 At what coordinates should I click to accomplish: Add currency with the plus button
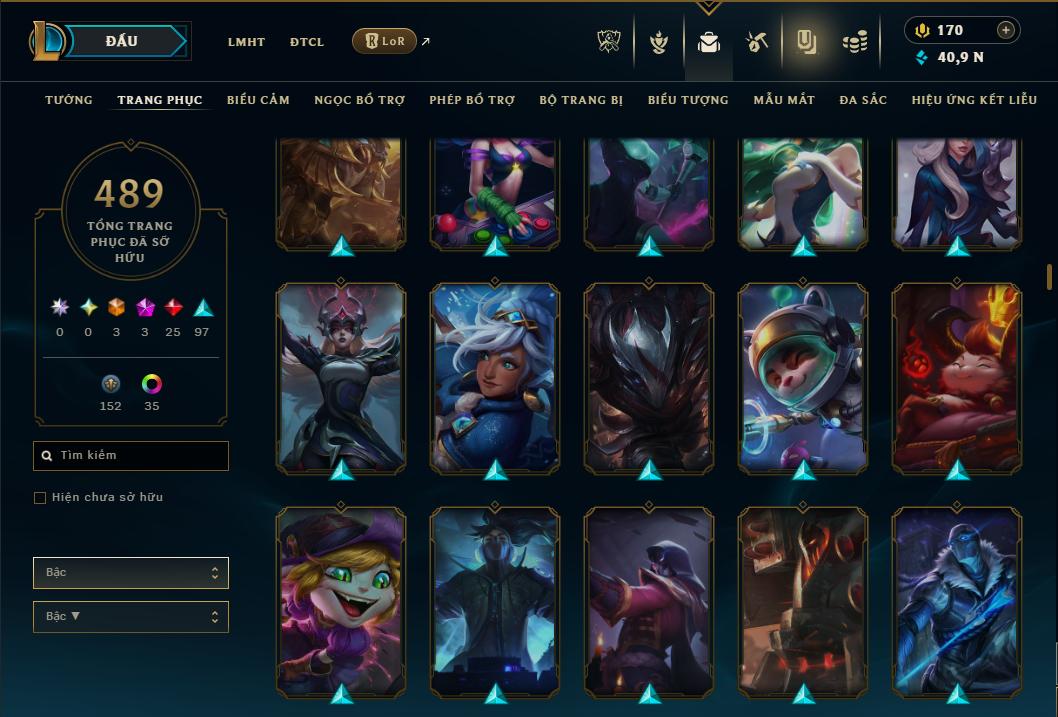(x=1006, y=31)
